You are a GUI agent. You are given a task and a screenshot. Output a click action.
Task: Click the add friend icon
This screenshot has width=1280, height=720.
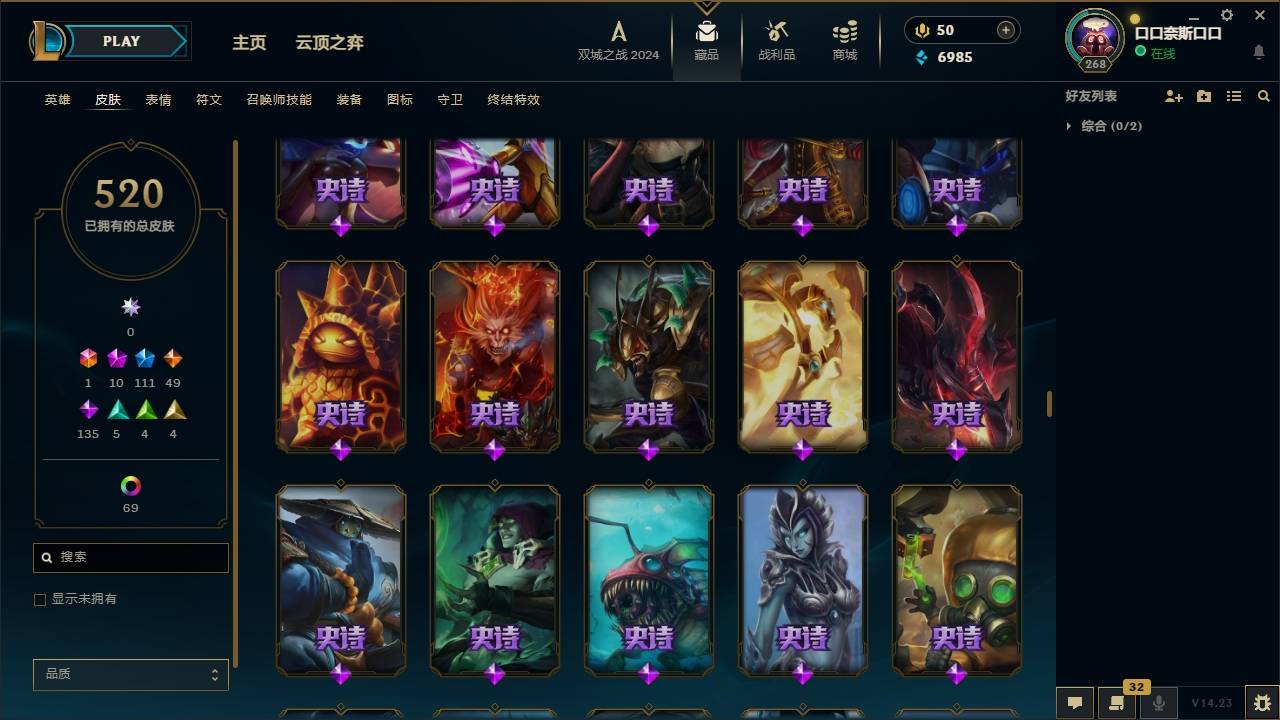[x=1174, y=96]
